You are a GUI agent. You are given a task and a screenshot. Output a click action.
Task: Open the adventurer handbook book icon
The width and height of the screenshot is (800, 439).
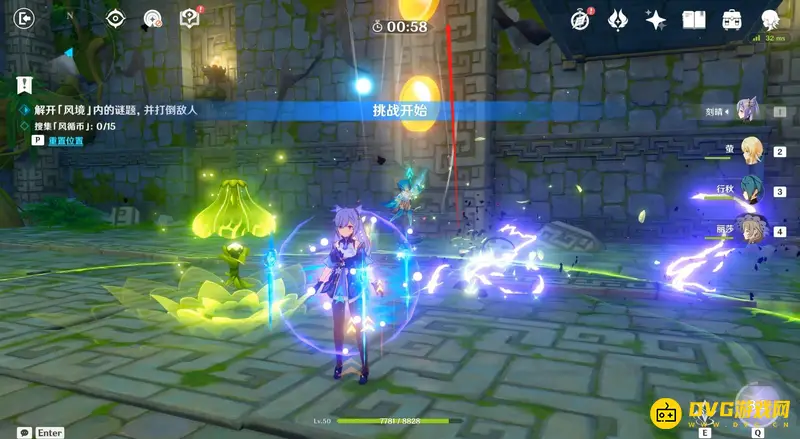[x=694, y=19]
